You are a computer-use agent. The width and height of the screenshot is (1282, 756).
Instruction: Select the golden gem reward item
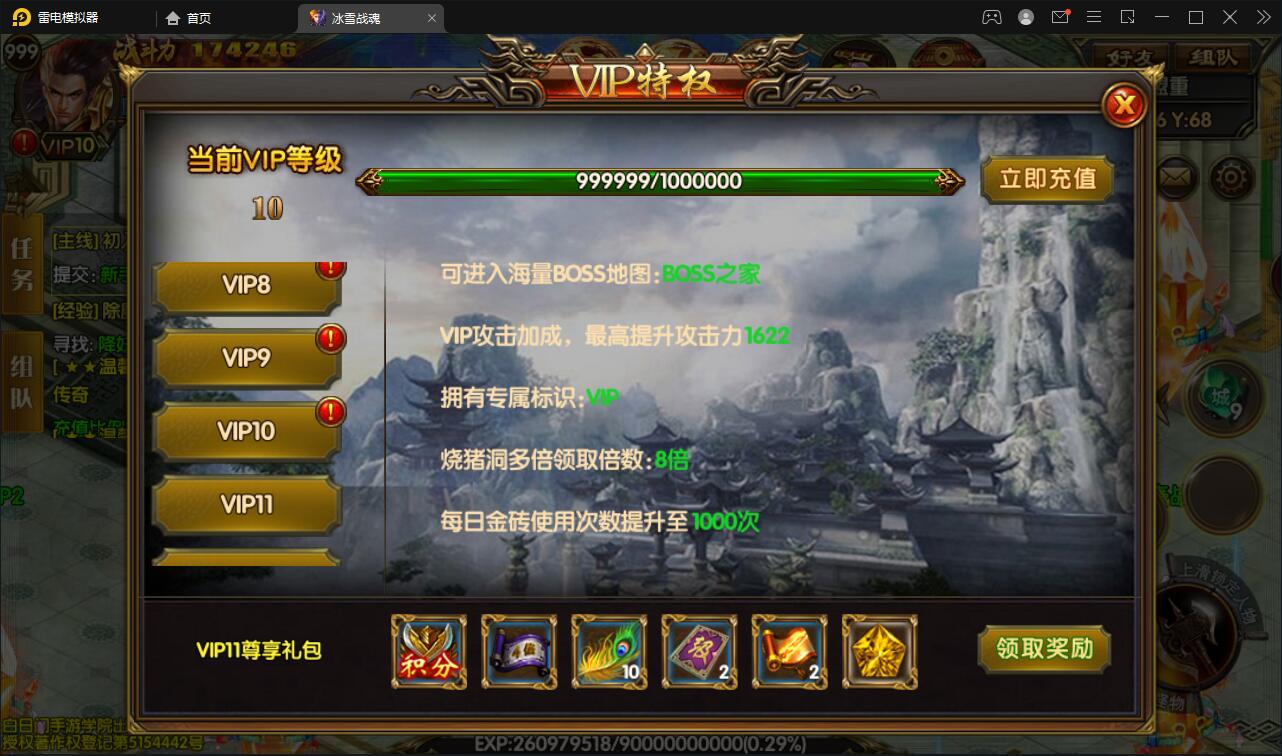click(878, 652)
